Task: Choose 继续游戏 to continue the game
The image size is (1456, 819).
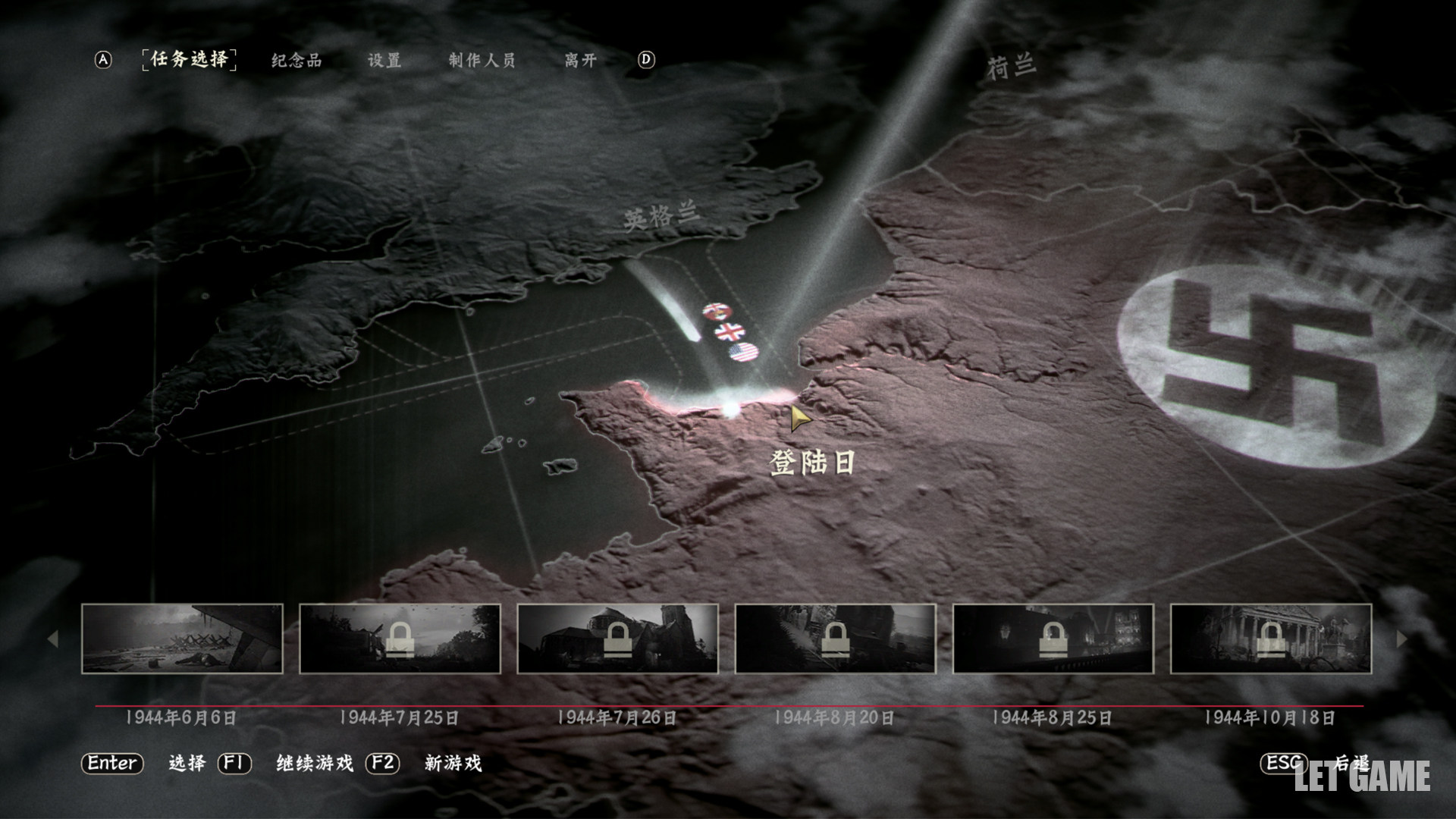Action: point(315,763)
